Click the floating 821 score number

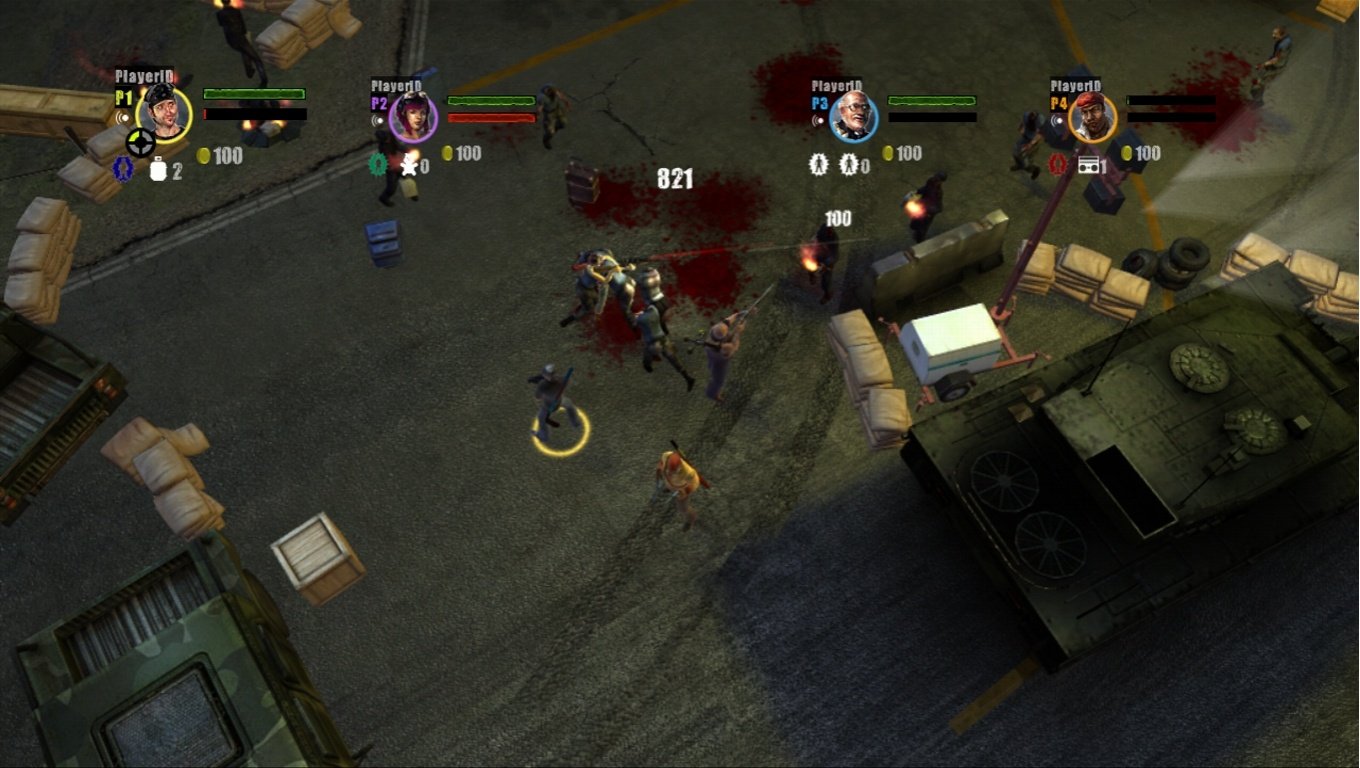pos(675,180)
